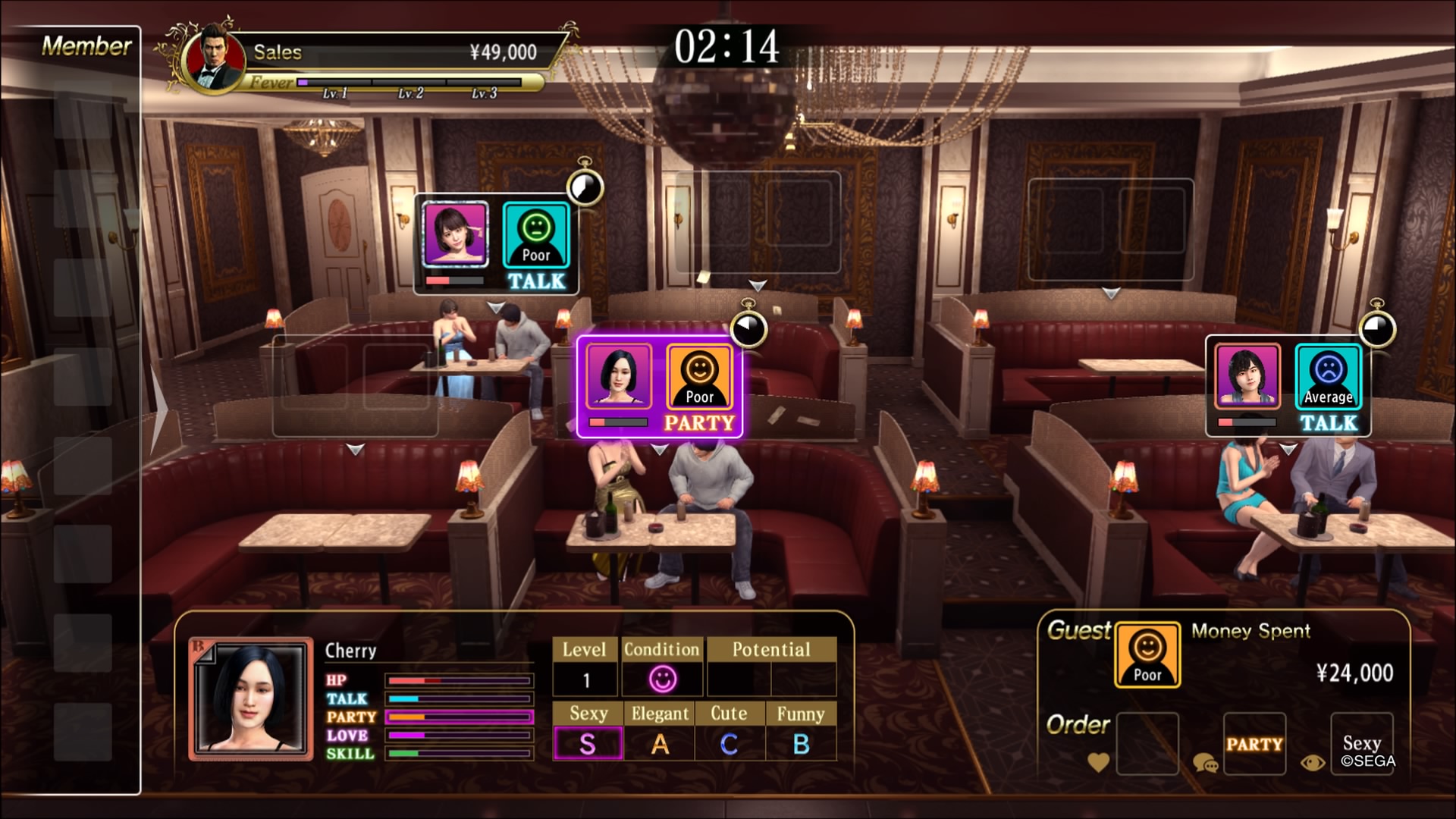Click the green Poor guest icon above TALK
Viewport: 1456px width, 819px height.
(x=536, y=234)
